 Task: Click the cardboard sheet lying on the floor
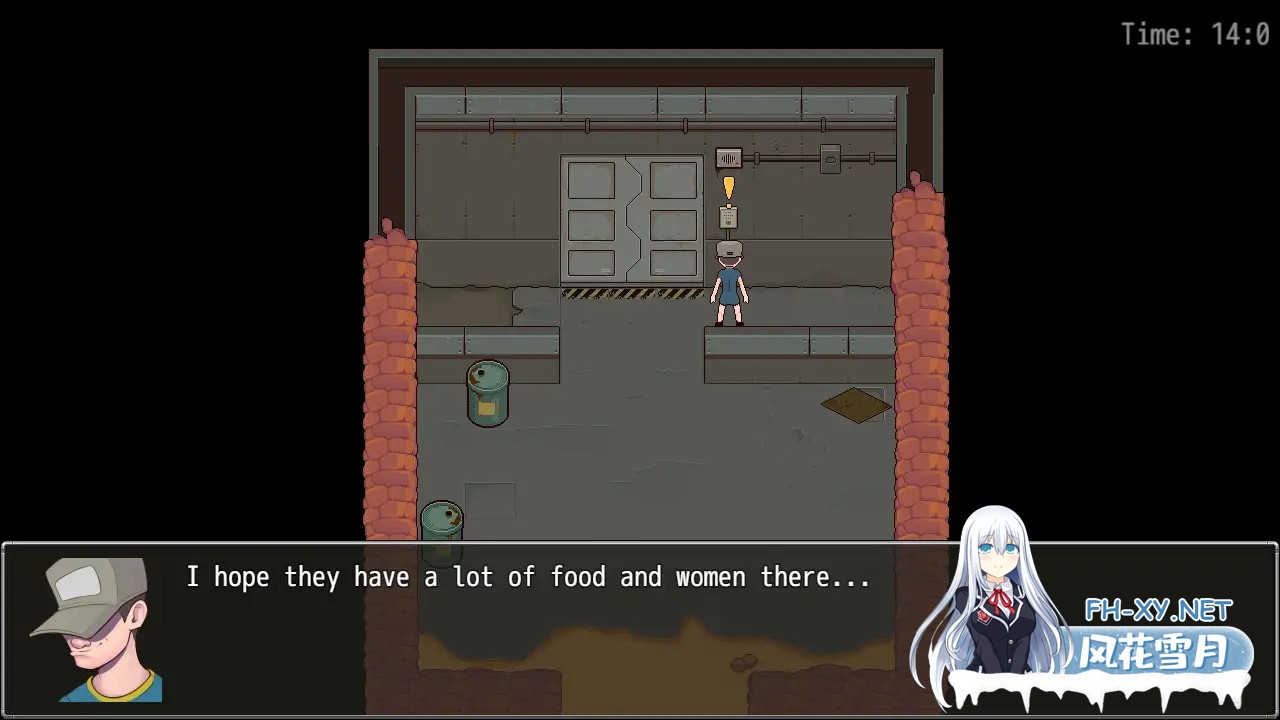855,403
